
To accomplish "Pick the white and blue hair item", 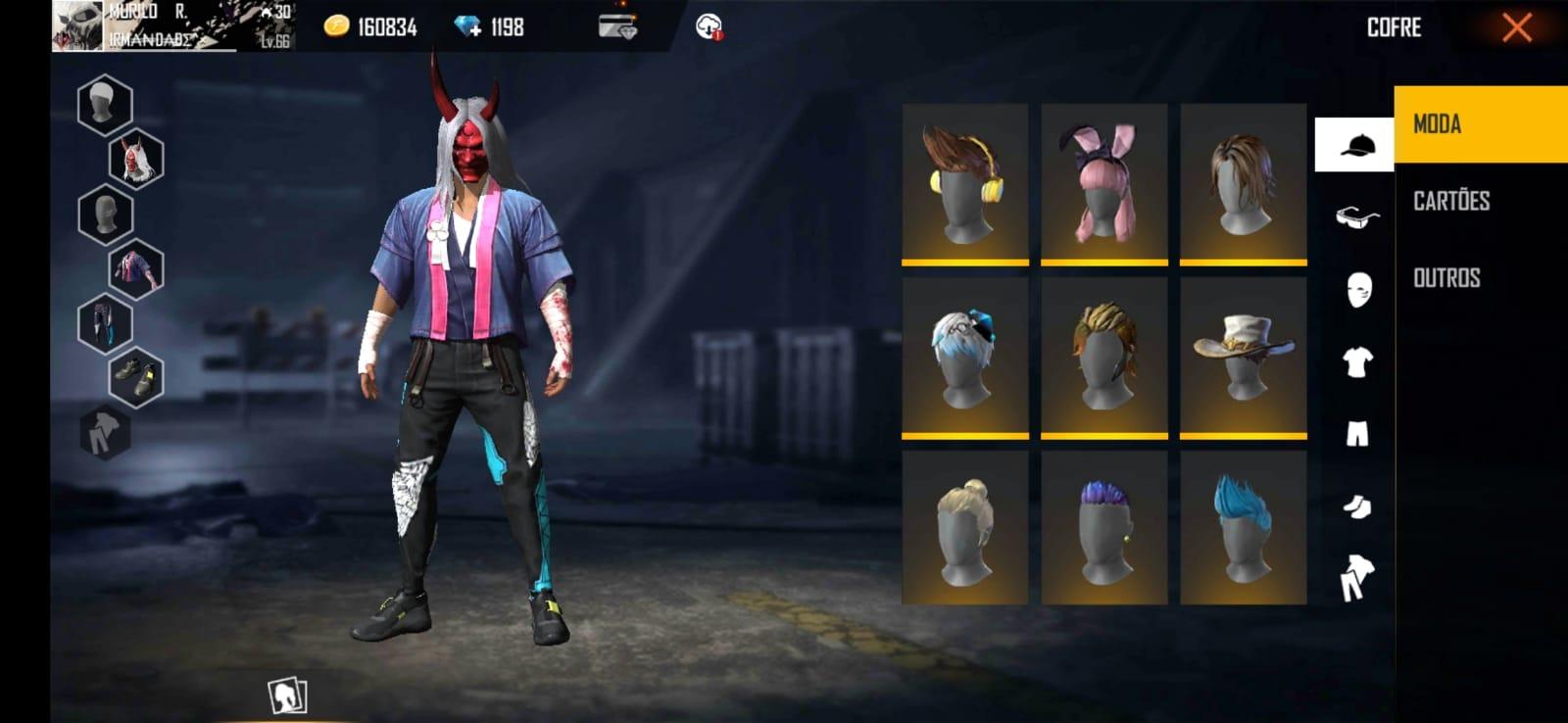I will (x=964, y=357).
